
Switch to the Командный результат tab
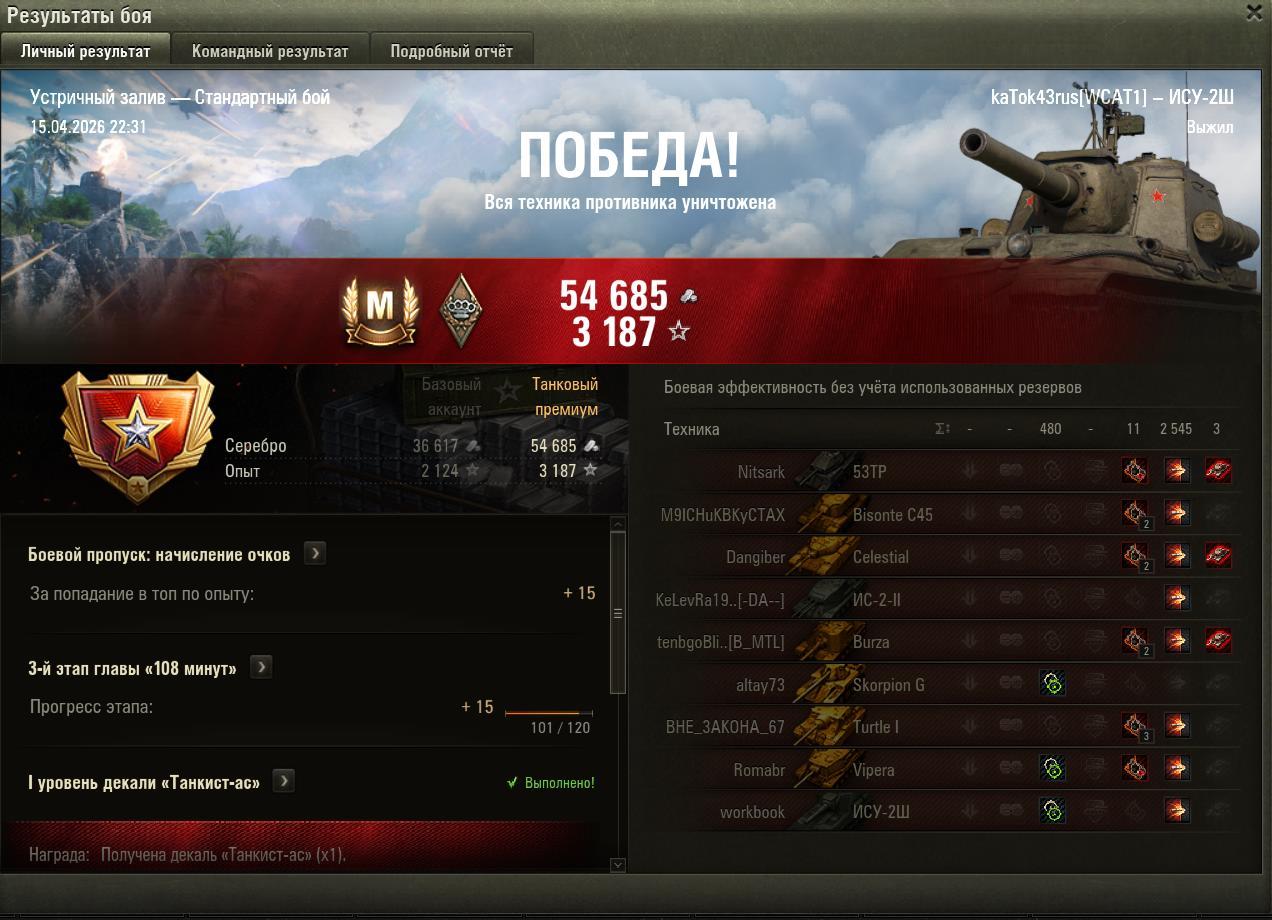(x=270, y=51)
